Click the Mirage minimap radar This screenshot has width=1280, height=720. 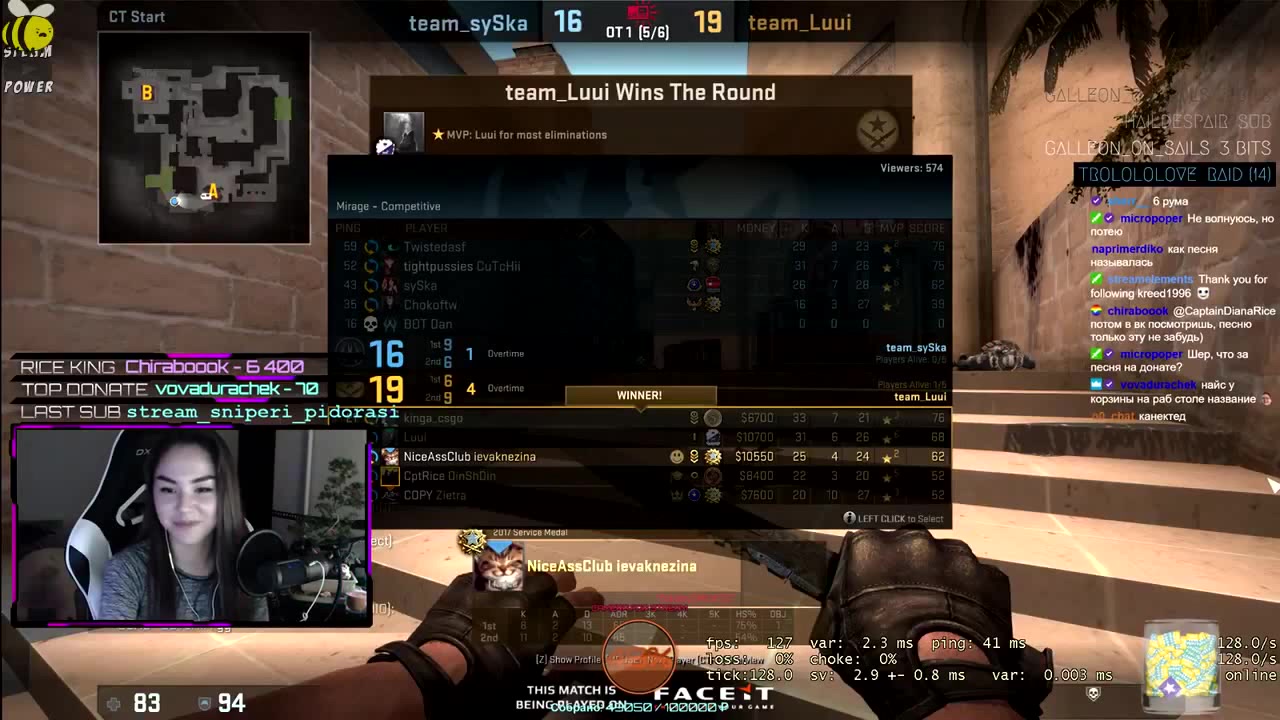point(204,138)
